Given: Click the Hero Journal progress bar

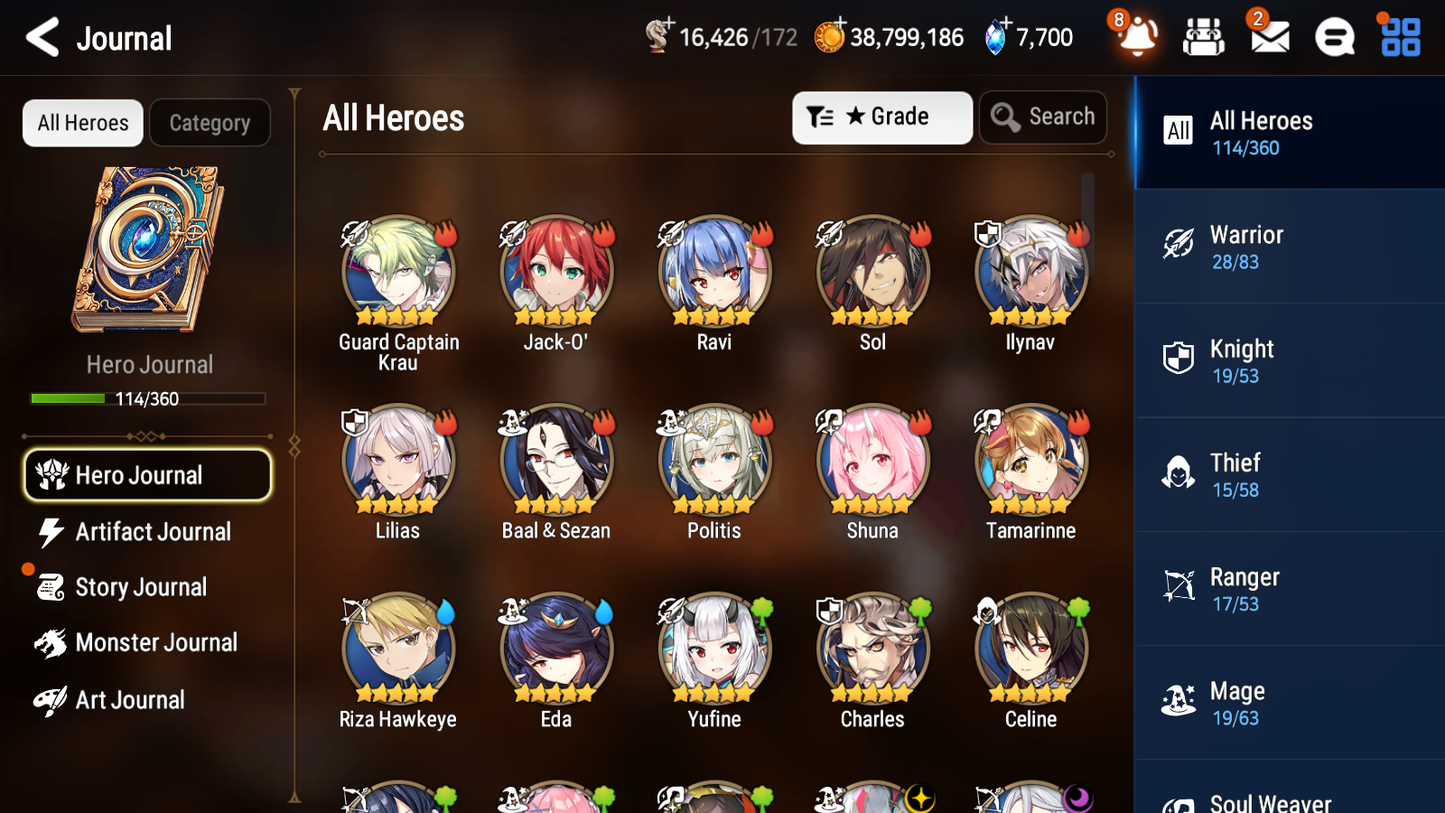Looking at the screenshot, I should (149, 398).
